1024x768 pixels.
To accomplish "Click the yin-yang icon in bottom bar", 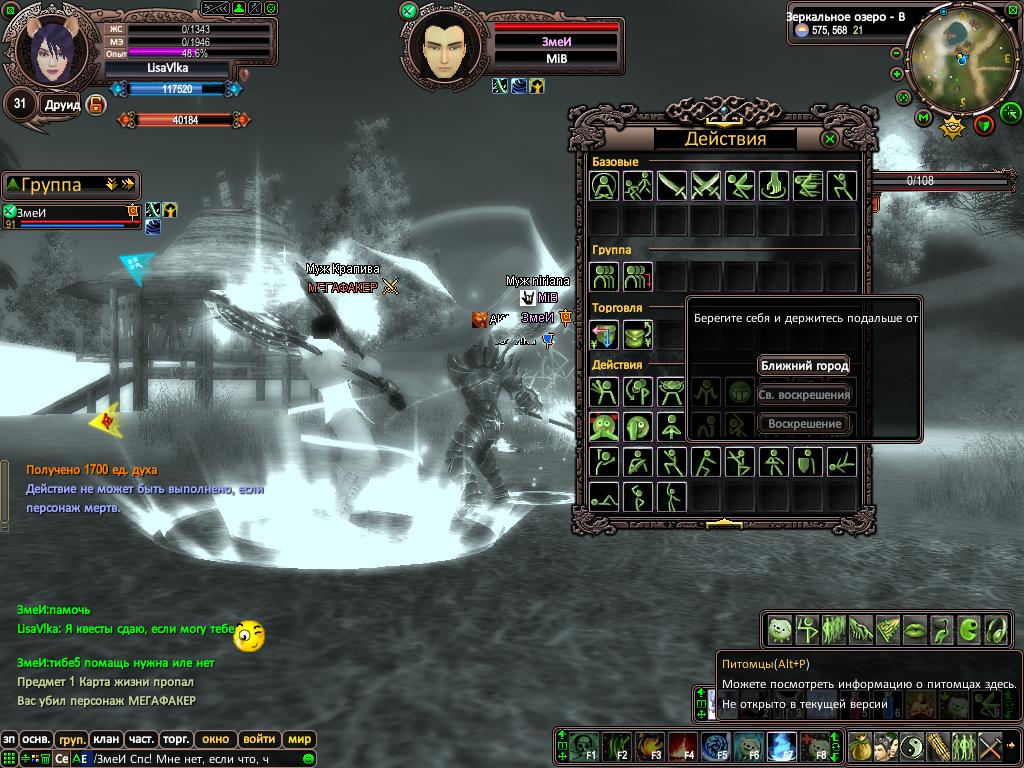I will click(x=913, y=746).
